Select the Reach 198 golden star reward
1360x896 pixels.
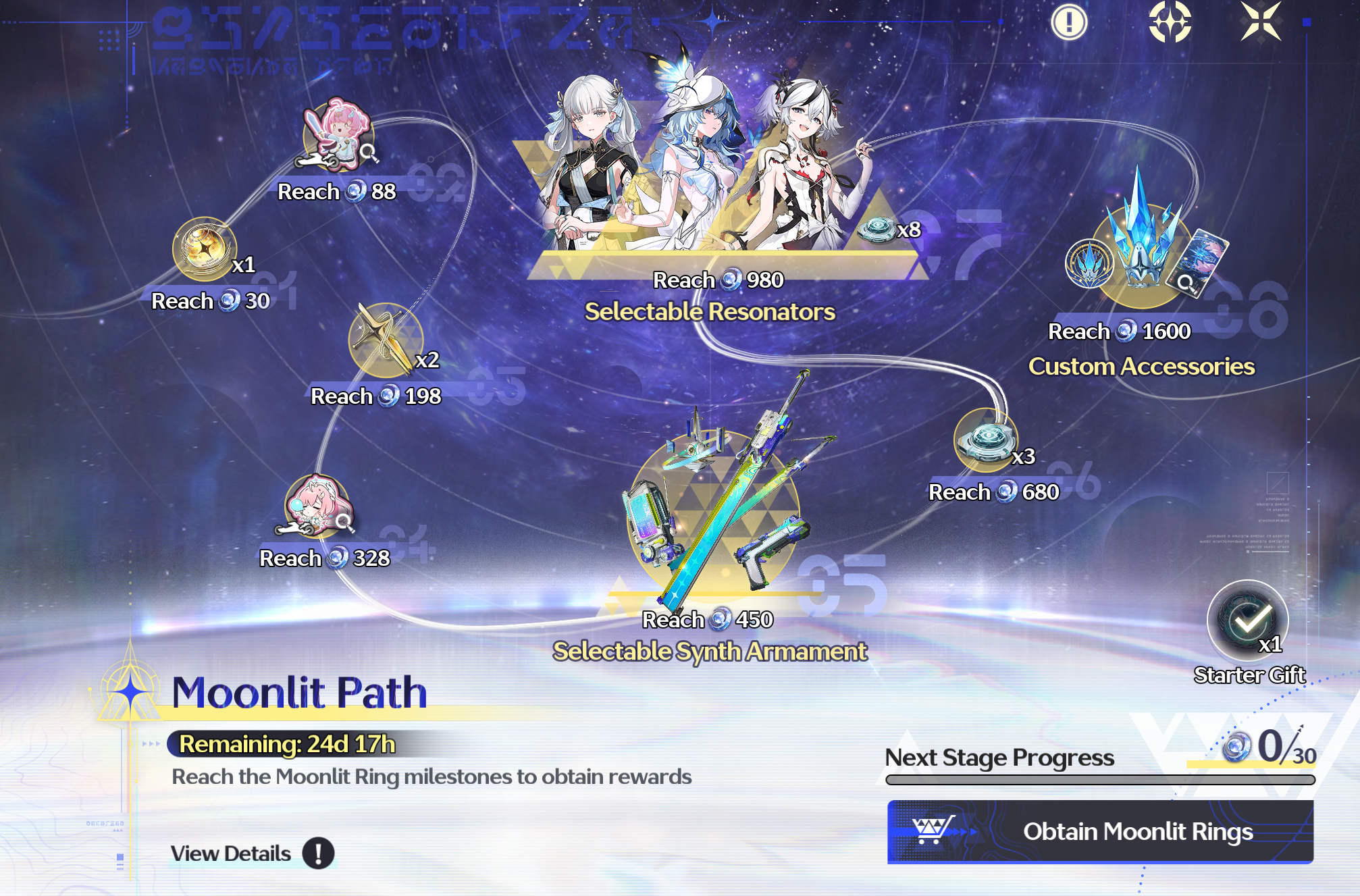coord(385,340)
